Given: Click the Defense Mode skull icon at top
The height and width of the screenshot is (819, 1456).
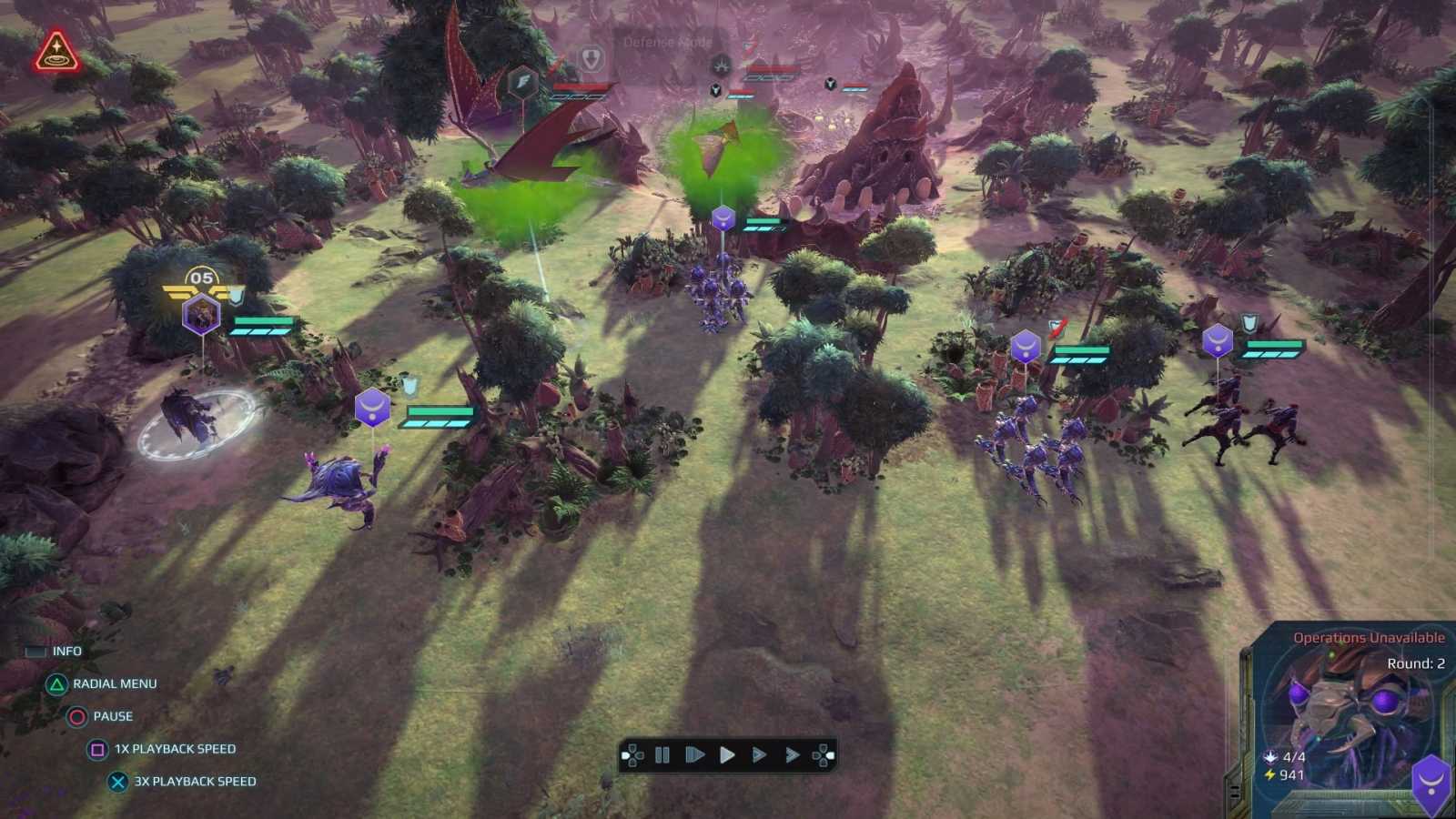Looking at the screenshot, I should (719, 65).
